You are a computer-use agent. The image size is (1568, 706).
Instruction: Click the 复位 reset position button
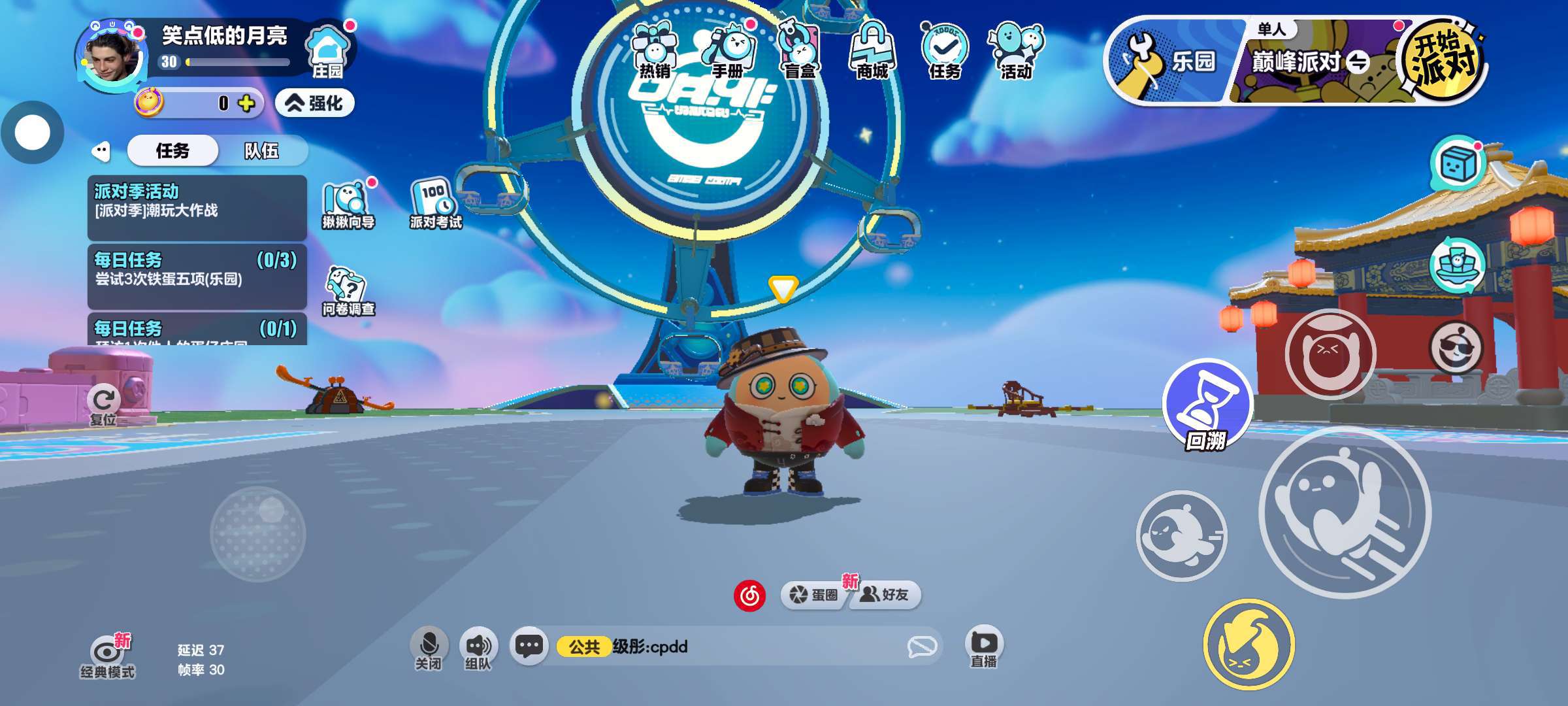point(103,405)
